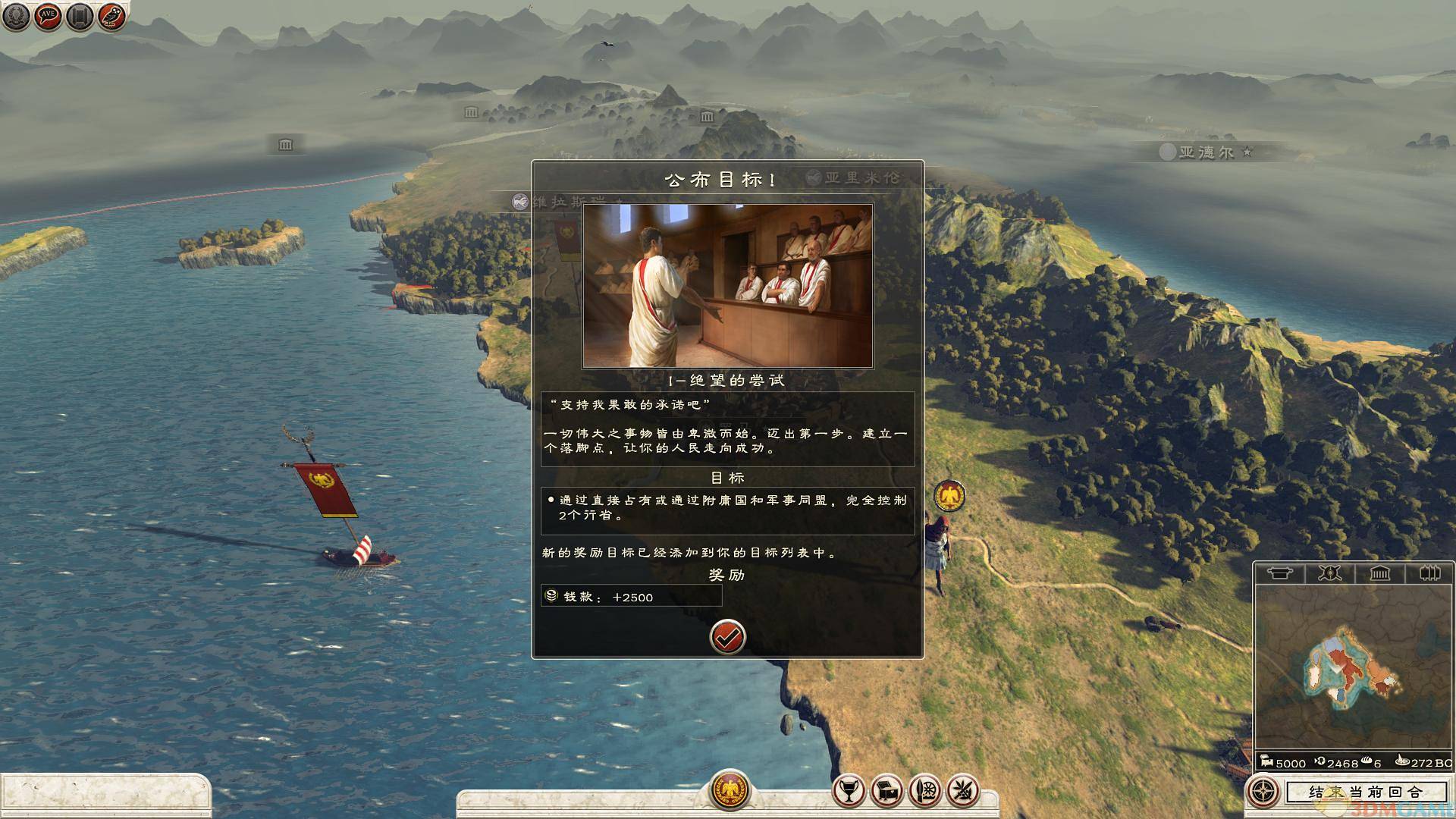
Task: Click the owl advisor icon top-left
Action: tap(110, 17)
